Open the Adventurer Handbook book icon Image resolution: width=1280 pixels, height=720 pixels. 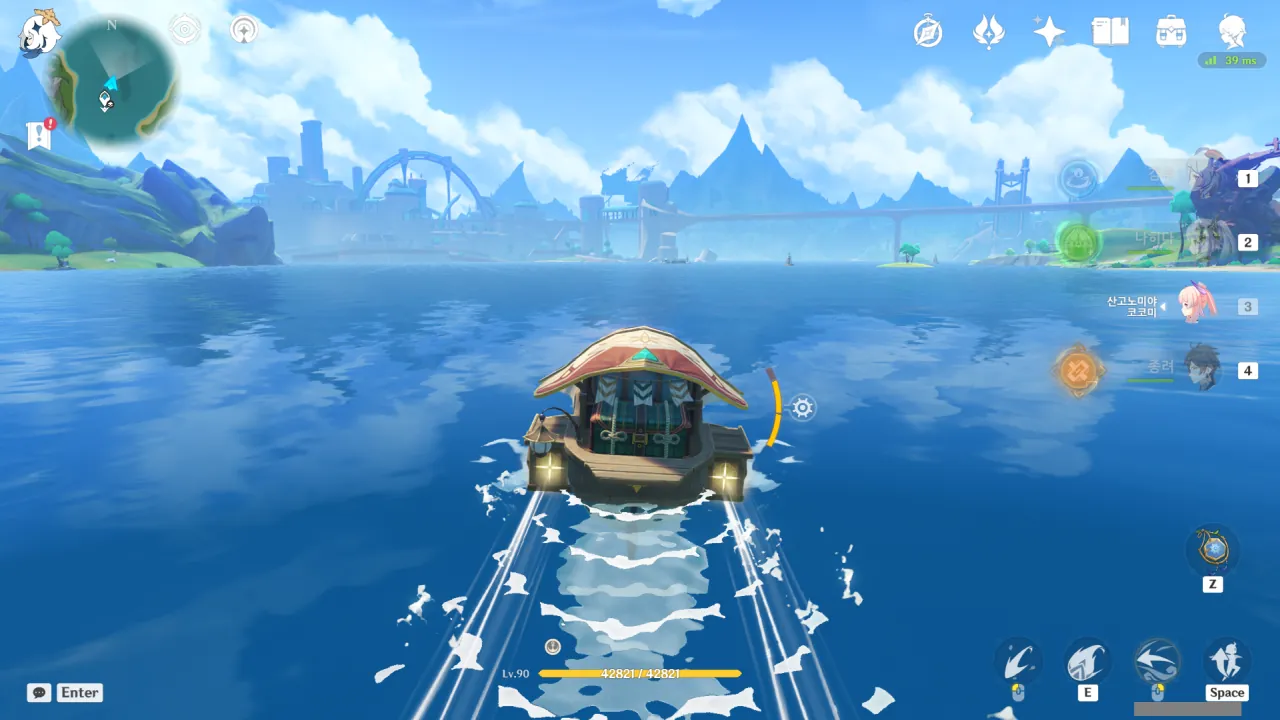point(1110,32)
